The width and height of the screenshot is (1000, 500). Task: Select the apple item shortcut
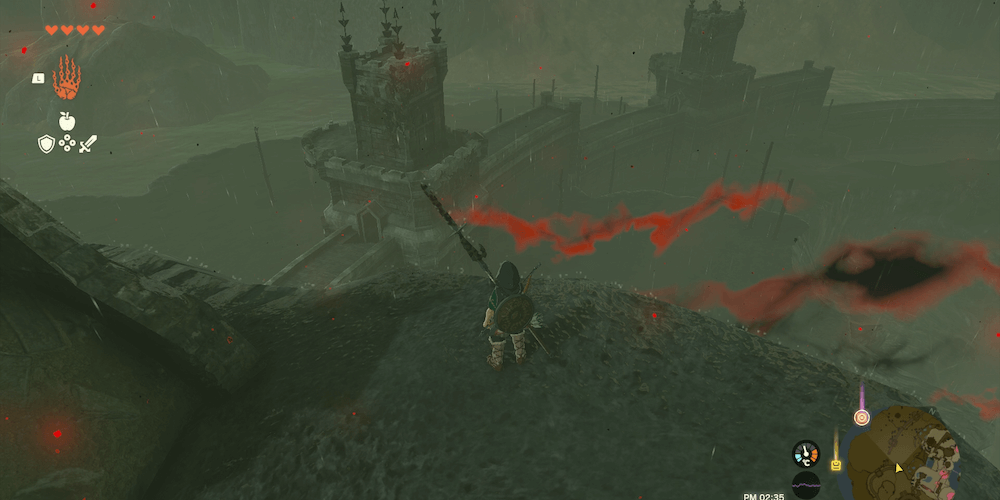click(67, 122)
